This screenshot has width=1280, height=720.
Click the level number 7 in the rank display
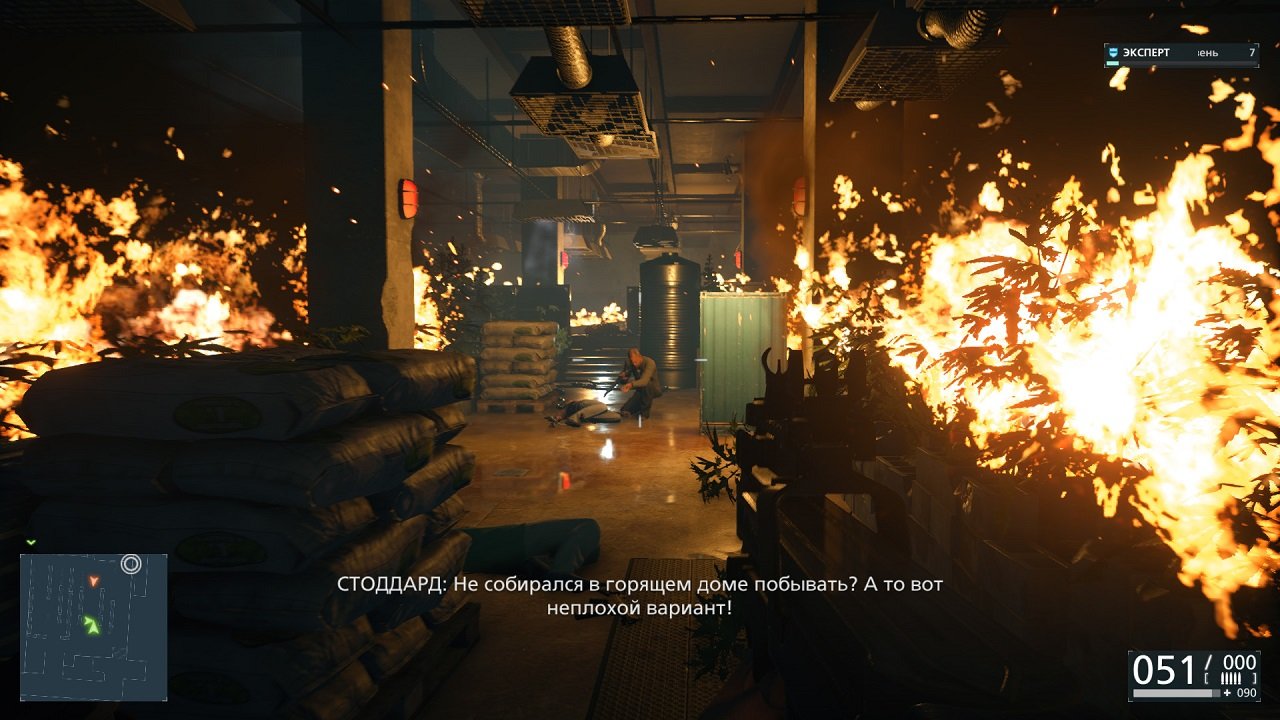[x=1252, y=53]
